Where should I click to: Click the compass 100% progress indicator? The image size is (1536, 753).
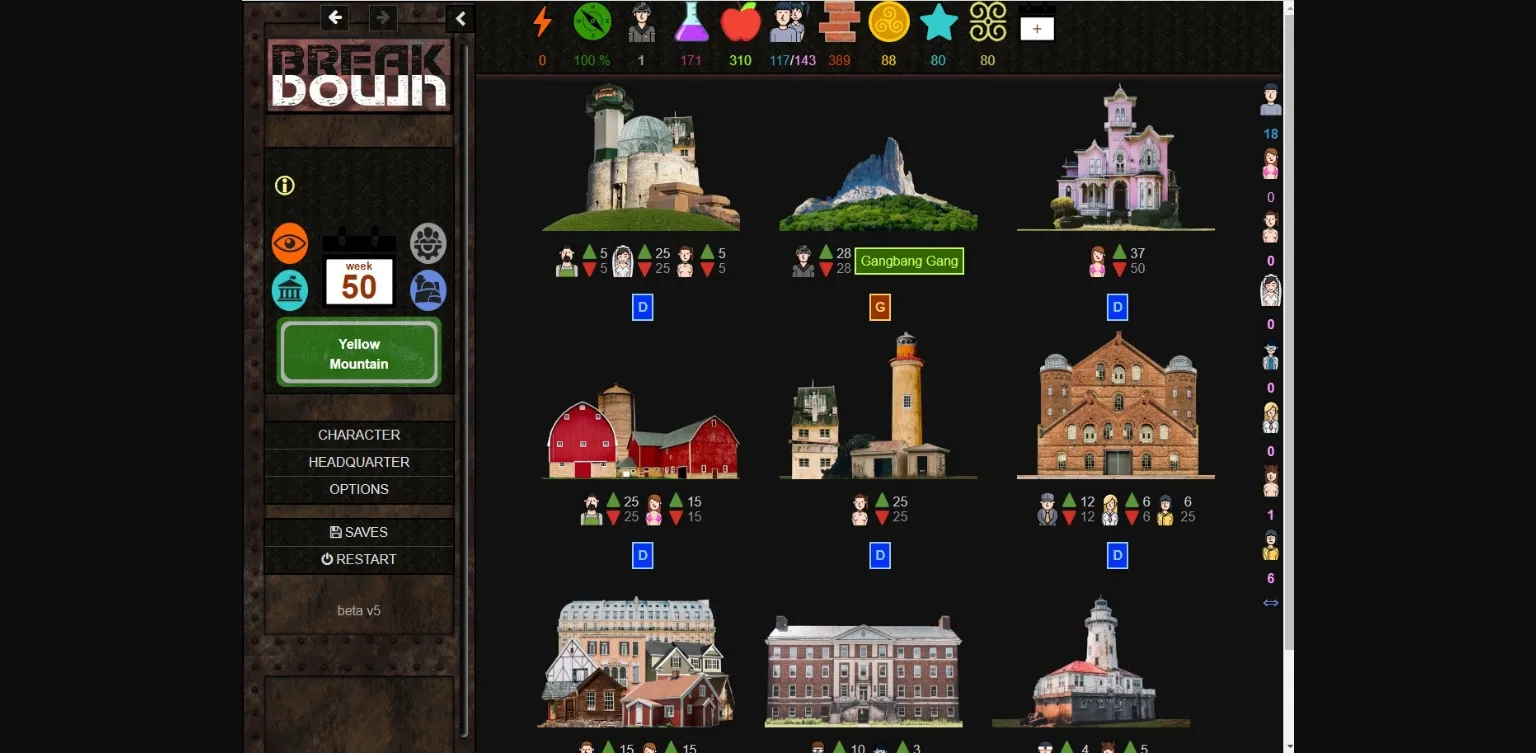coord(591,25)
